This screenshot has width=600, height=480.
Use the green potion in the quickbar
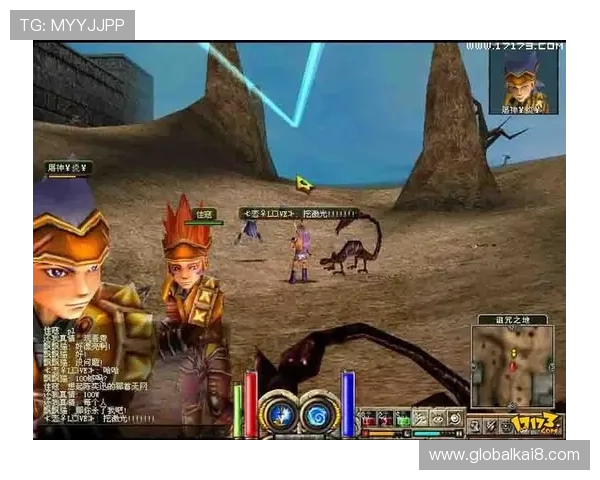point(403,419)
